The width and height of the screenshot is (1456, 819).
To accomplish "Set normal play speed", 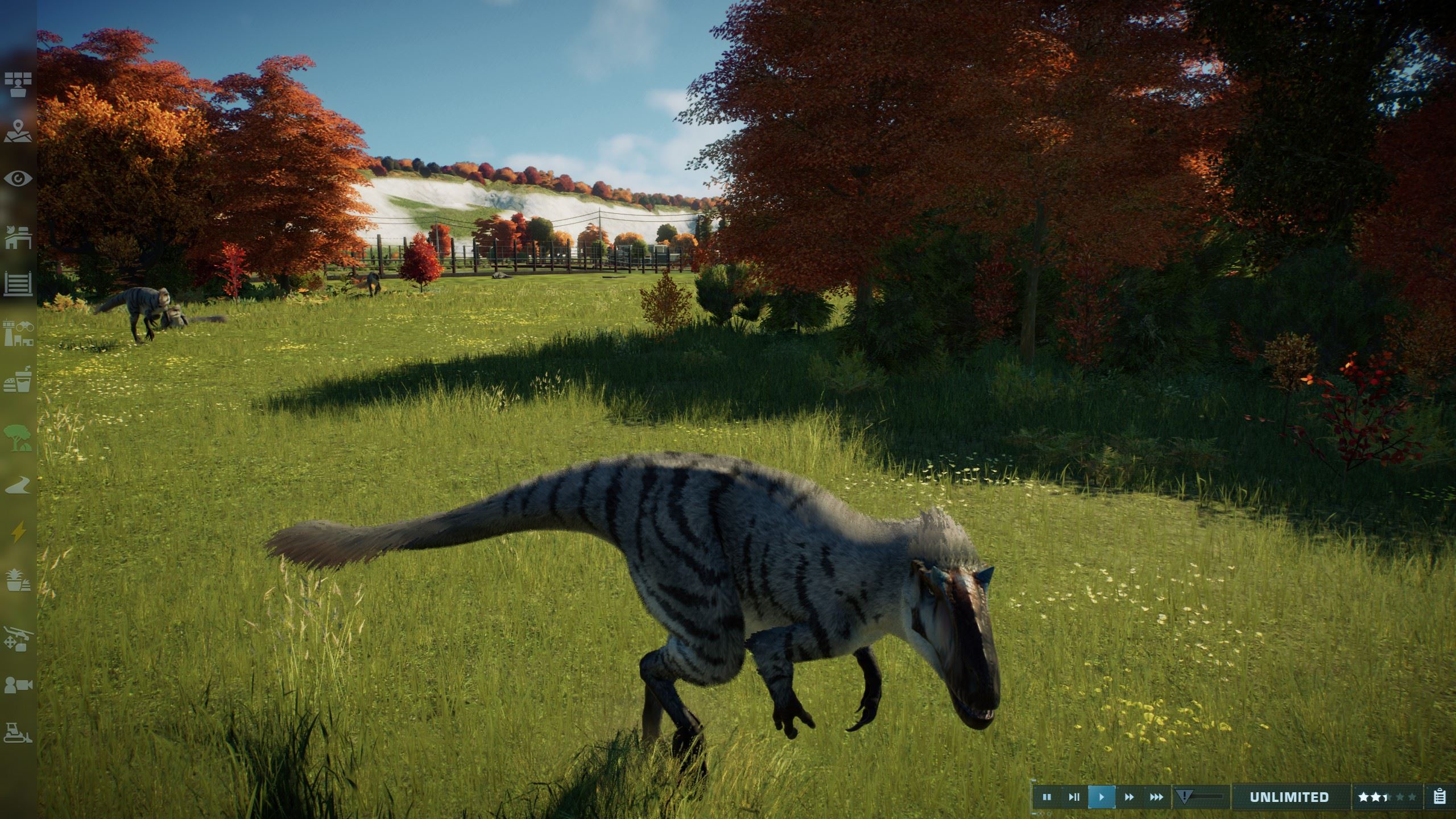I will coord(1101,797).
